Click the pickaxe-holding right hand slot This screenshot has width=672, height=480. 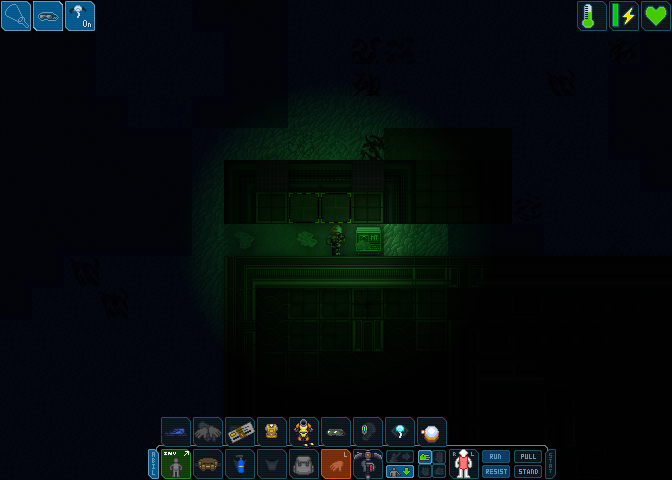[368, 464]
